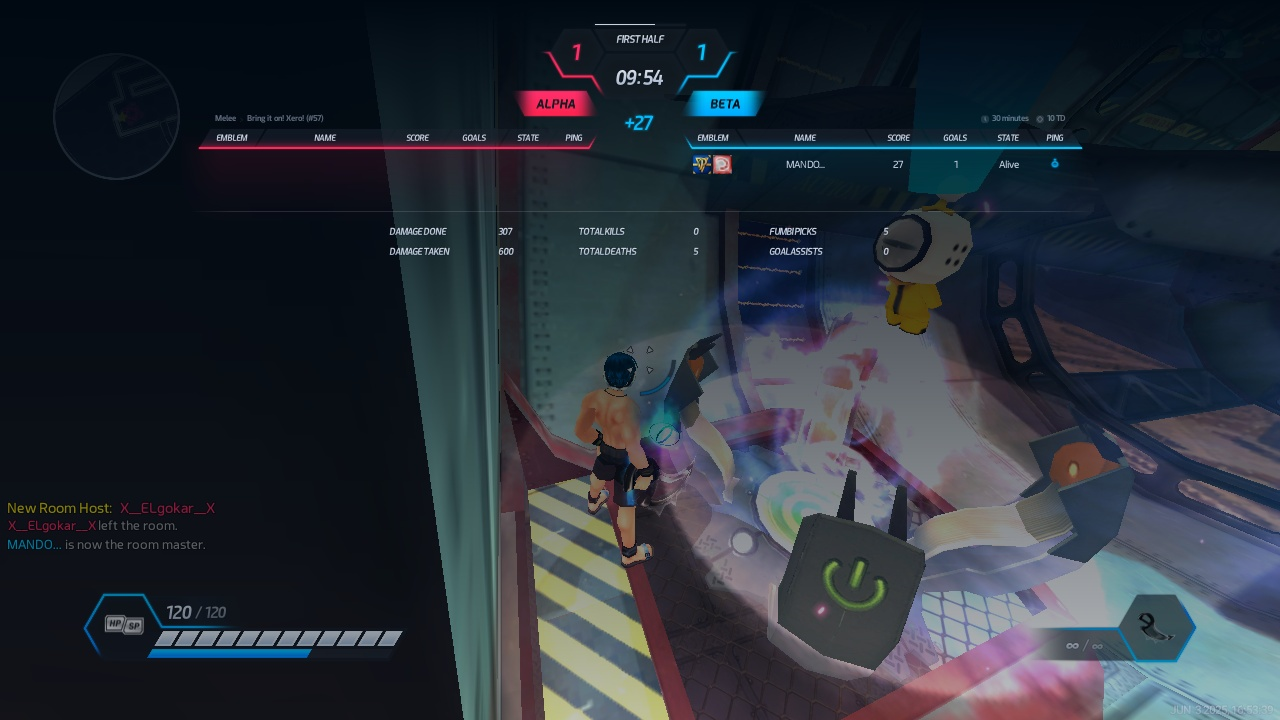Click the HP/SP badge icon
The width and height of the screenshot is (1280, 720).
[125, 624]
